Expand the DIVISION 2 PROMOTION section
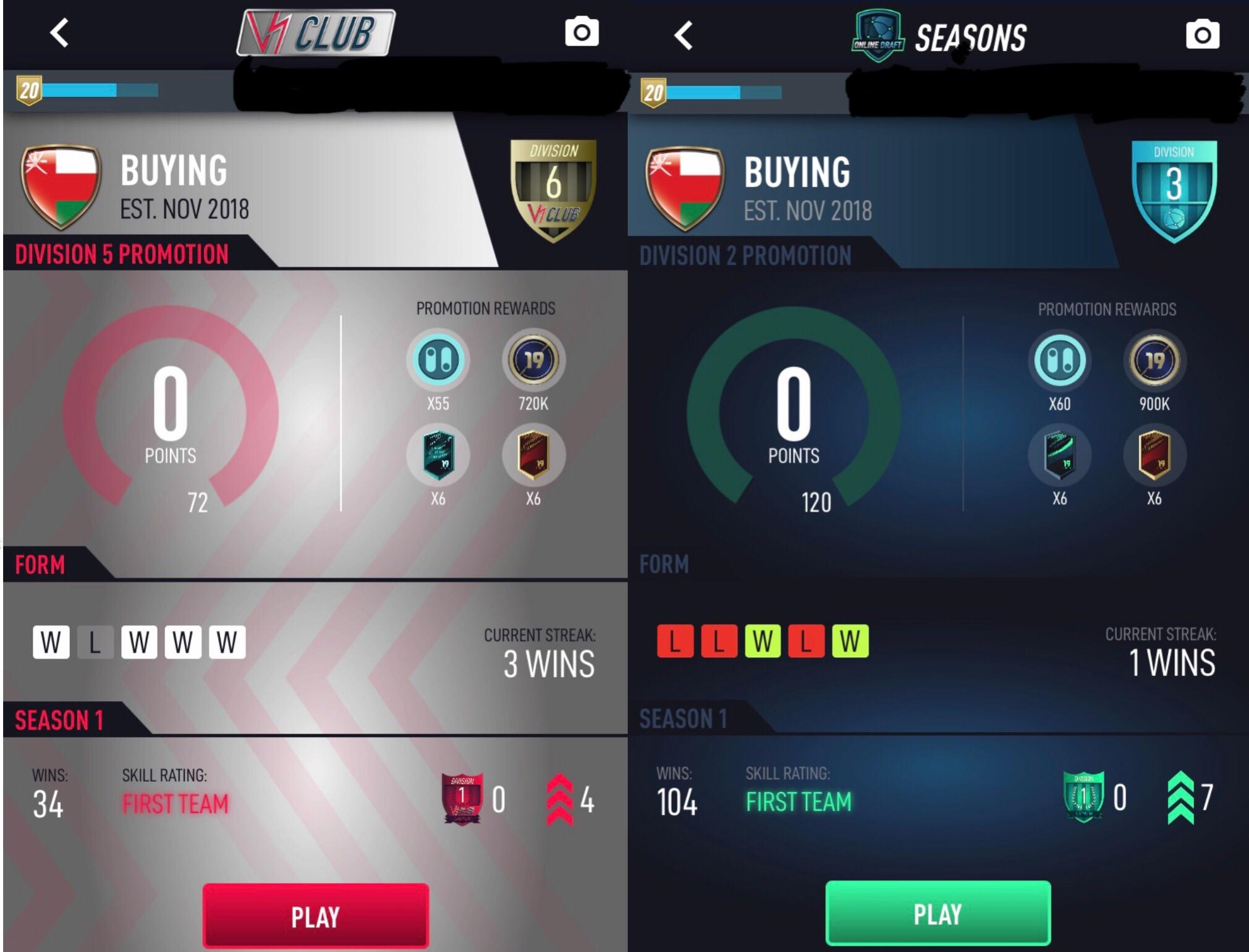This screenshot has height=952, width=1249. 745,255
